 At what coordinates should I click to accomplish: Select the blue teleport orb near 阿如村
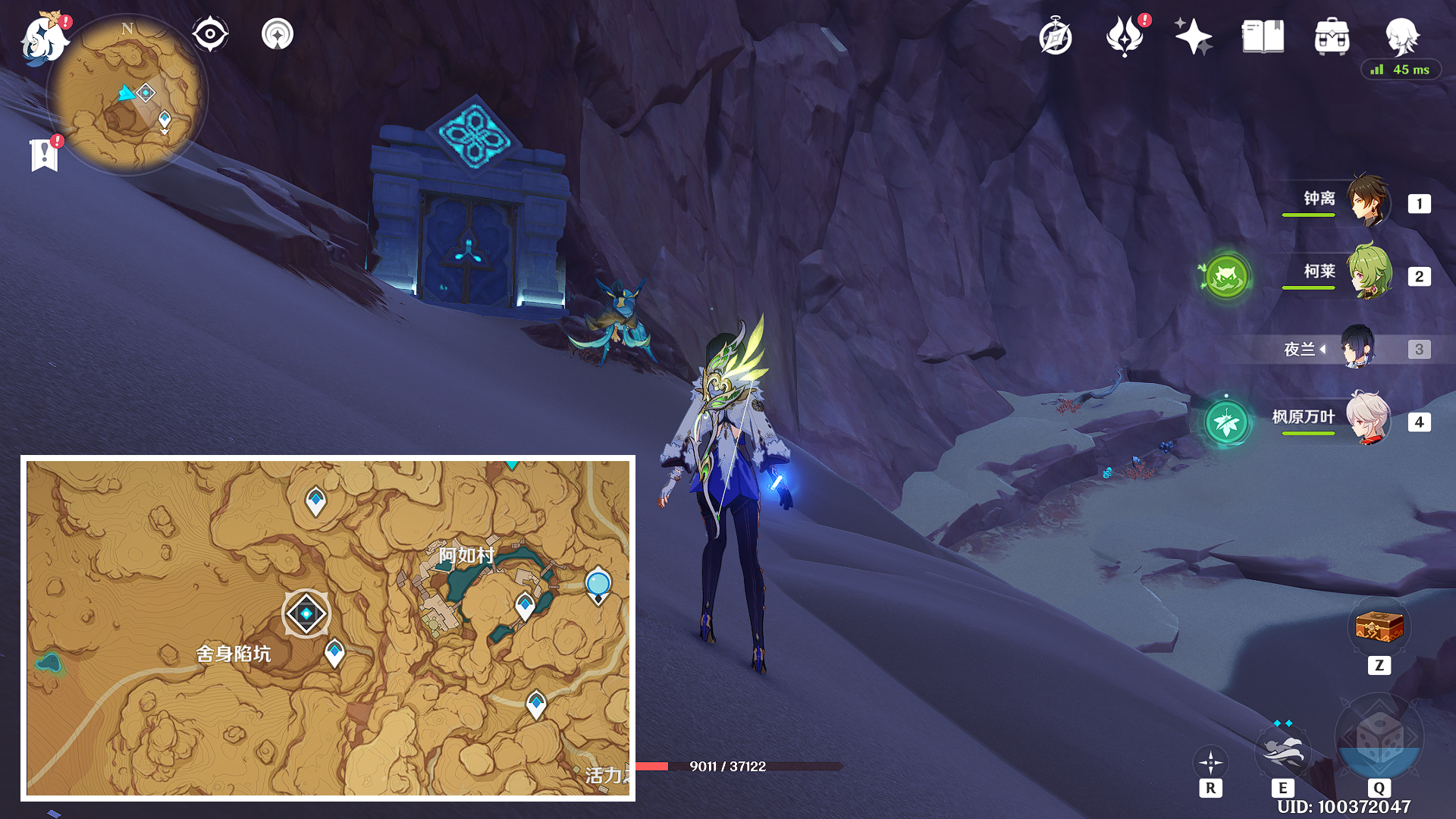click(598, 584)
